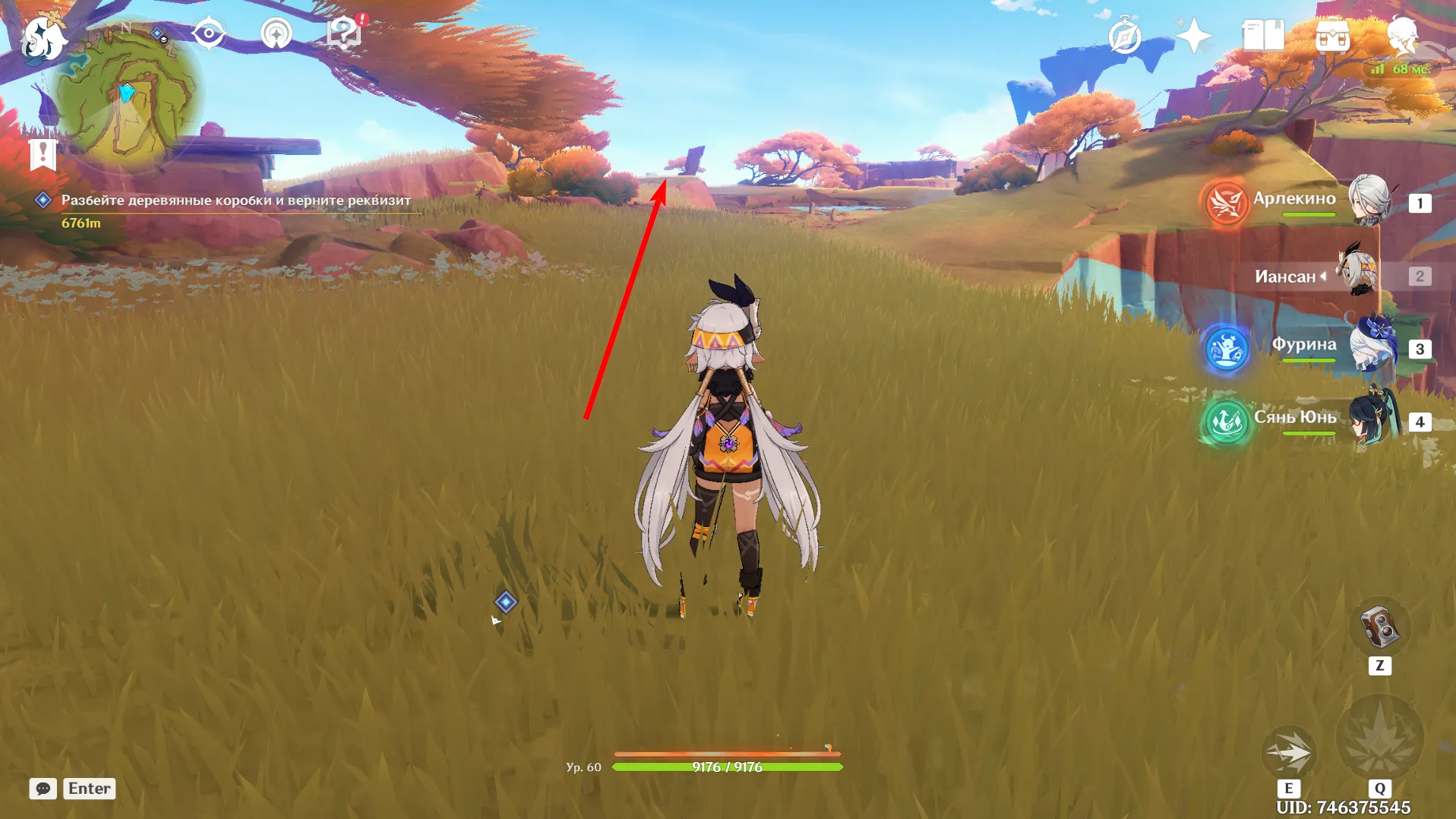The width and height of the screenshot is (1456, 819).
Task: Click the quest guide question mark icon
Action: point(343,32)
